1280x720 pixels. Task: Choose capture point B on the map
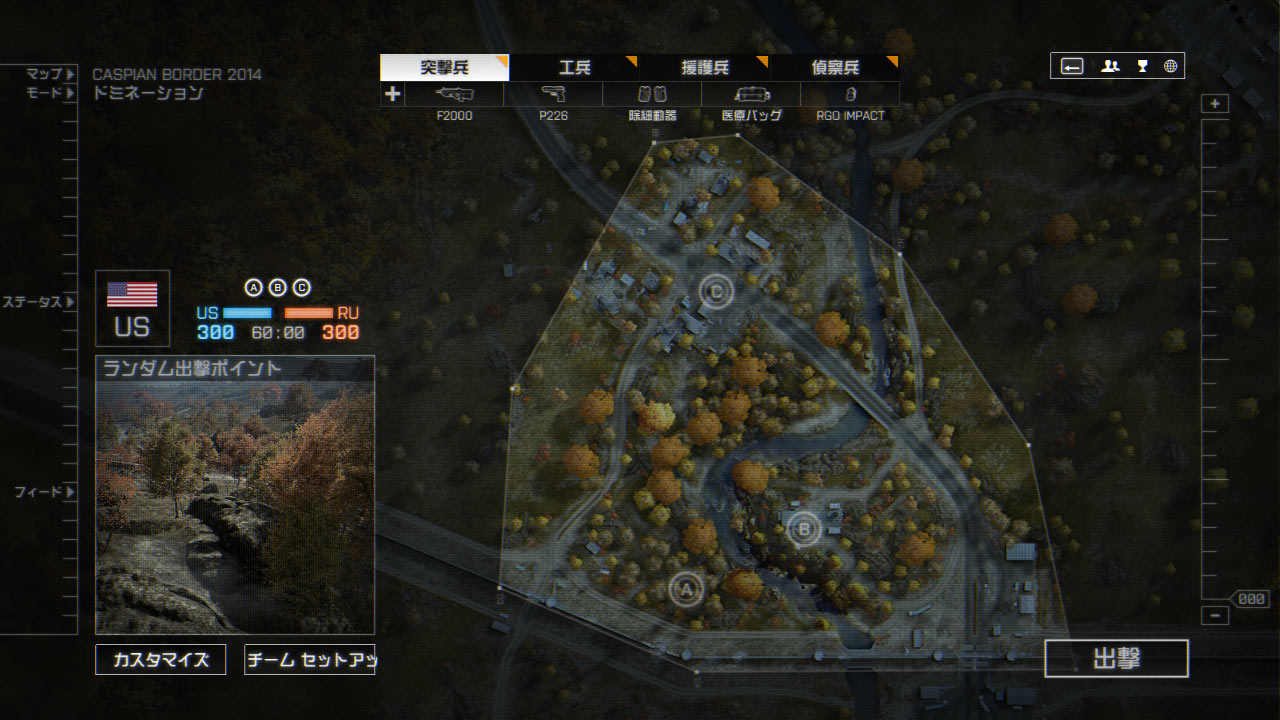click(x=803, y=528)
